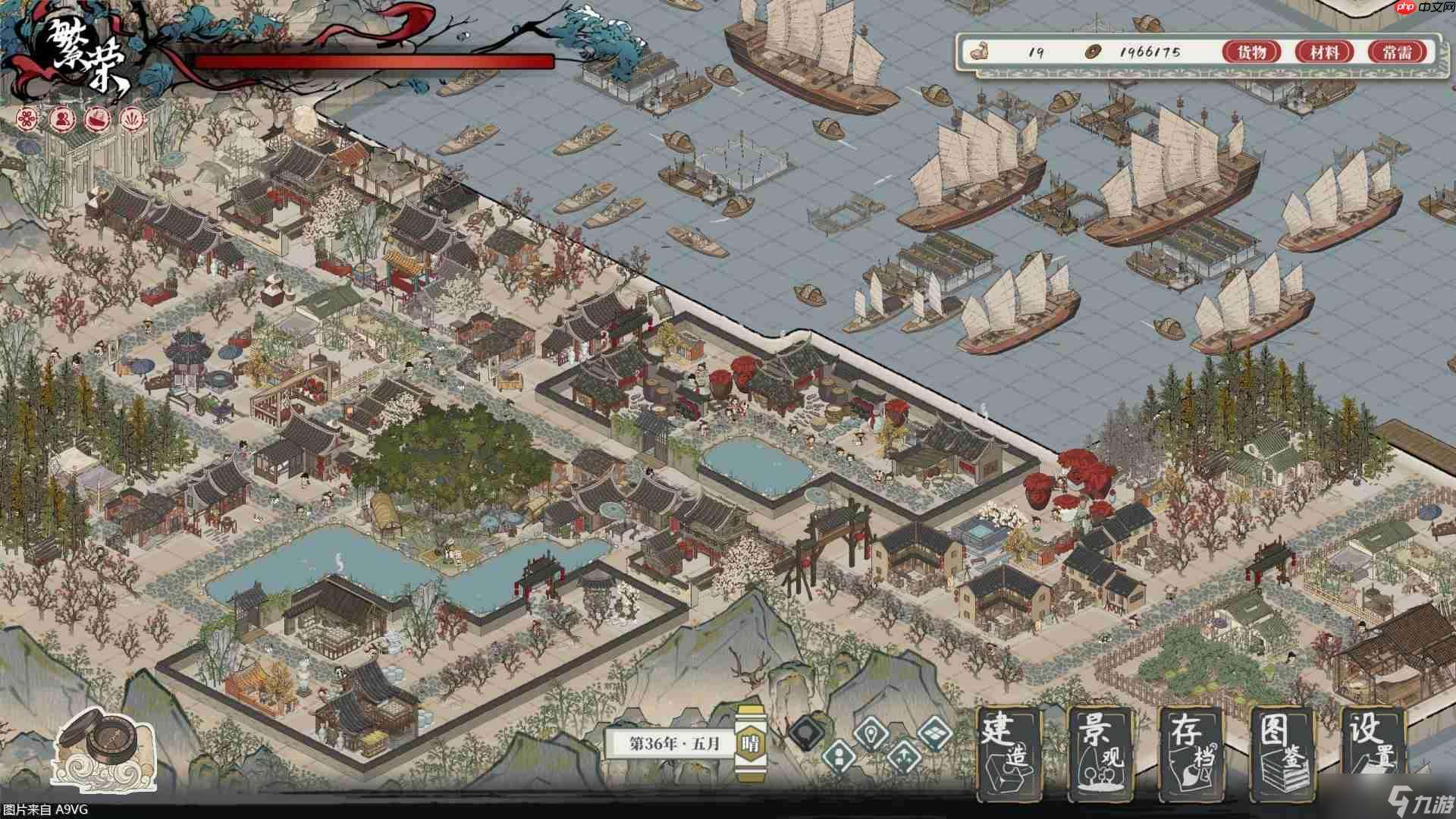Click the red flower emblem icon

click(x=27, y=118)
